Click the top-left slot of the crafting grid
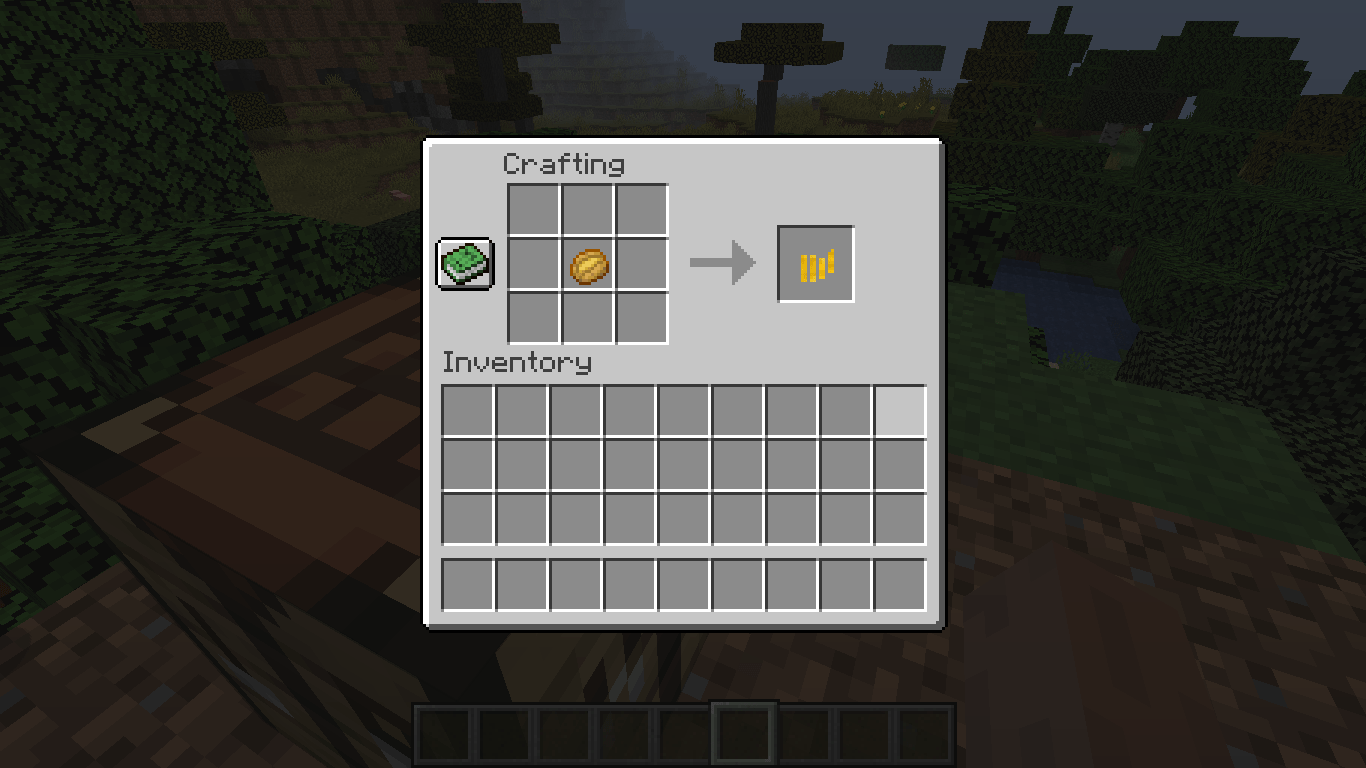The height and width of the screenshot is (768, 1366). [531, 209]
